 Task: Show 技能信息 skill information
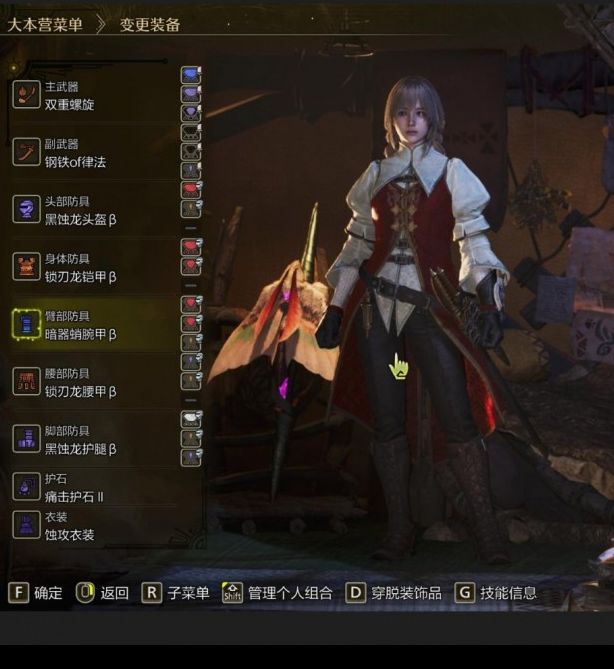(497, 593)
